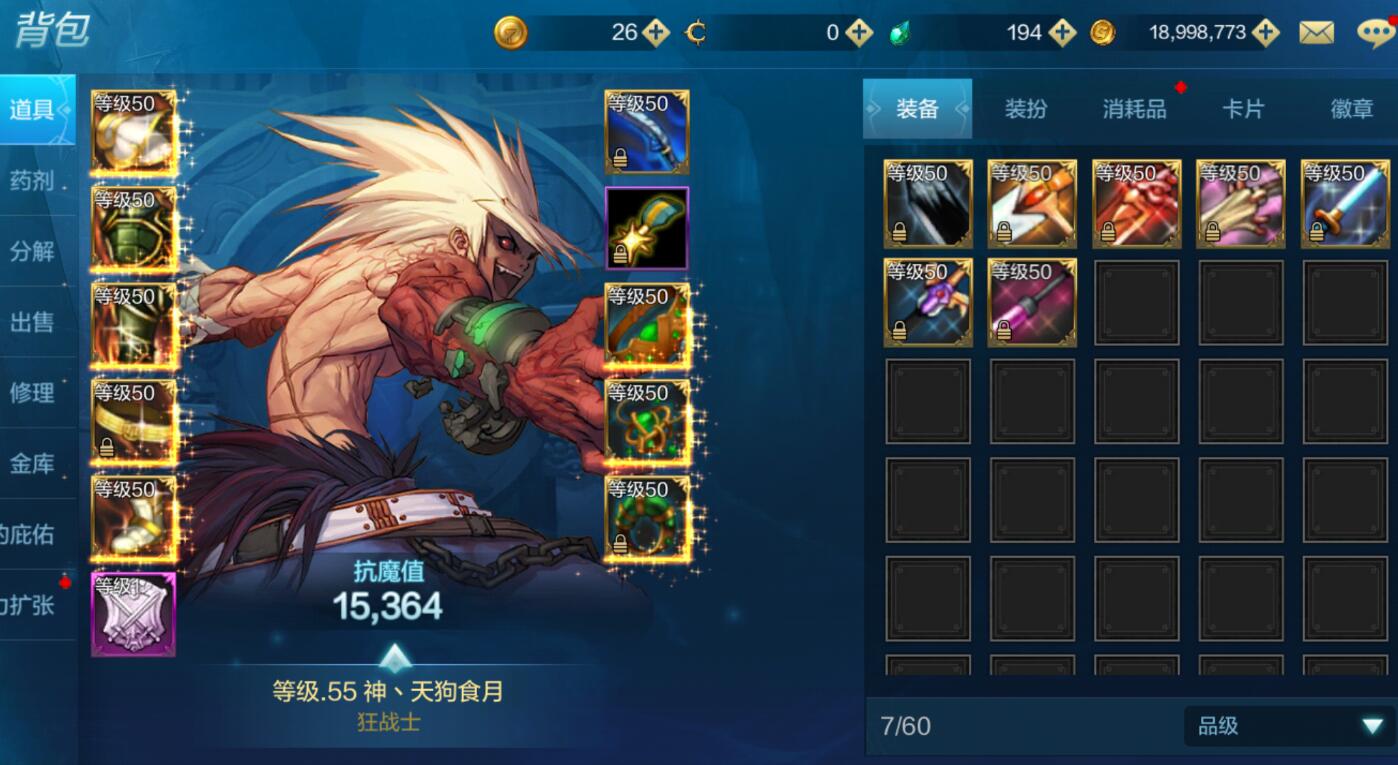Select the level 1 silver badge item
The height and width of the screenshot is (765, 1398).
click(x=133, y=613)
